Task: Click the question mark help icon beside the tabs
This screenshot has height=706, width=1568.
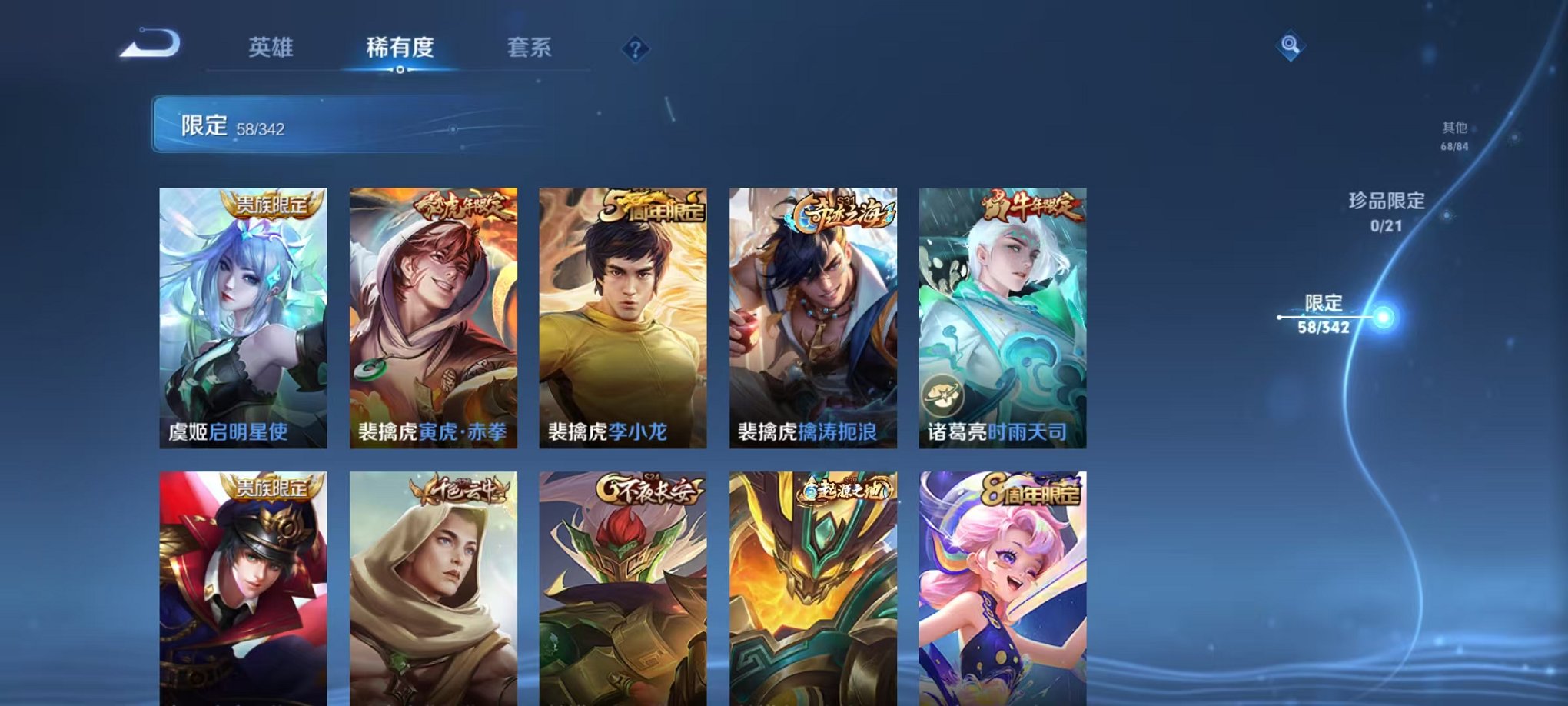Action: point(634,50)
